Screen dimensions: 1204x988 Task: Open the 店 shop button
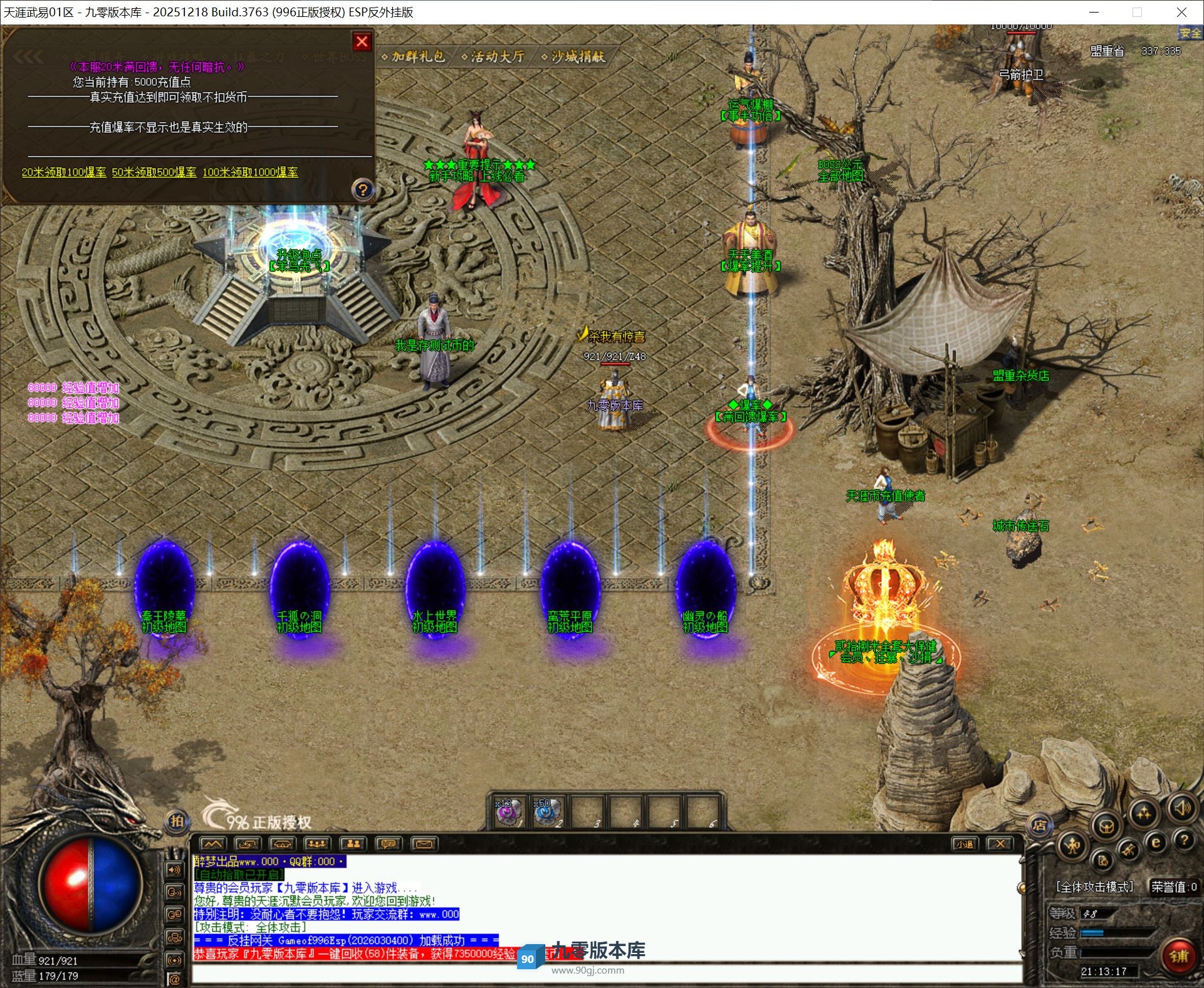click(1039, 825)
